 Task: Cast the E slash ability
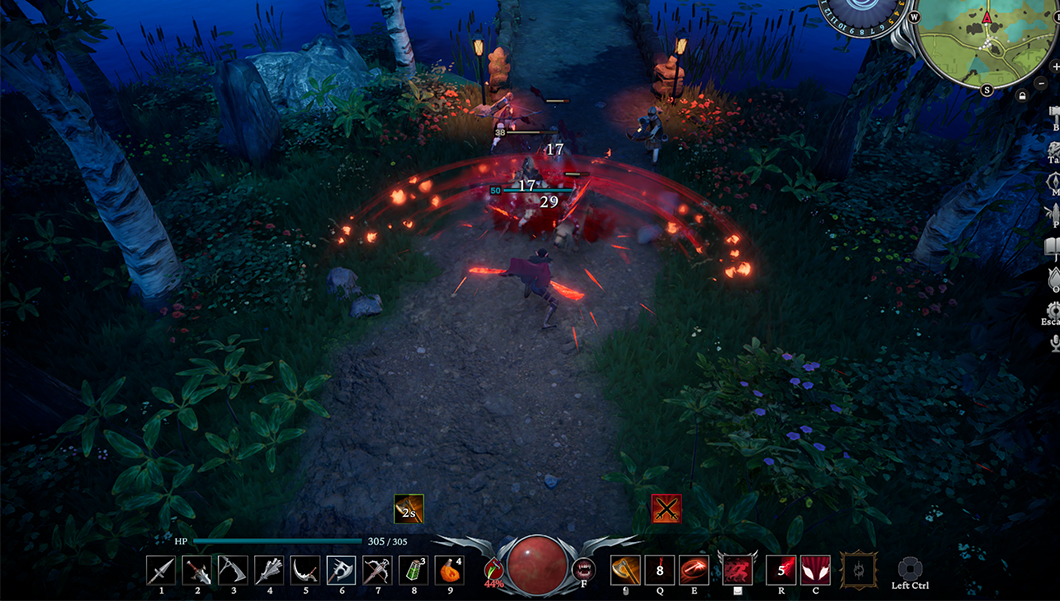(x=694, y=570)
